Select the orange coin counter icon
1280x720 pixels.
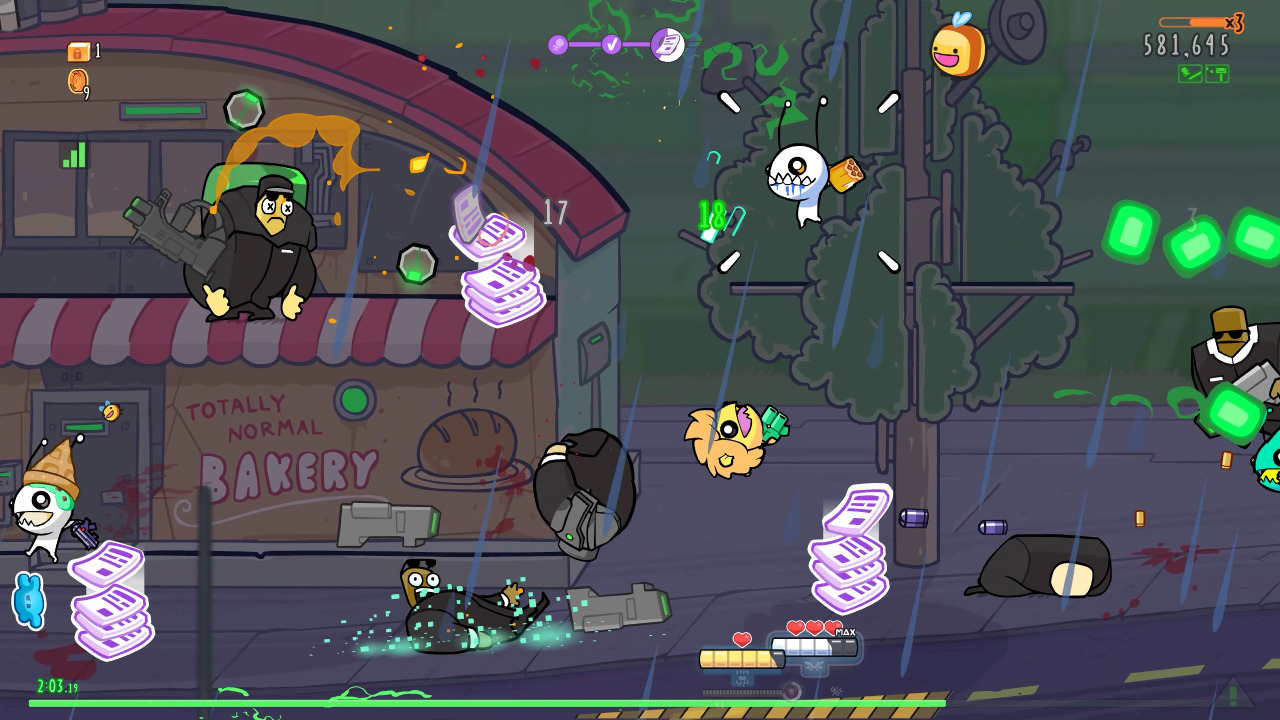pyautogui.click(x=77, y=82)
